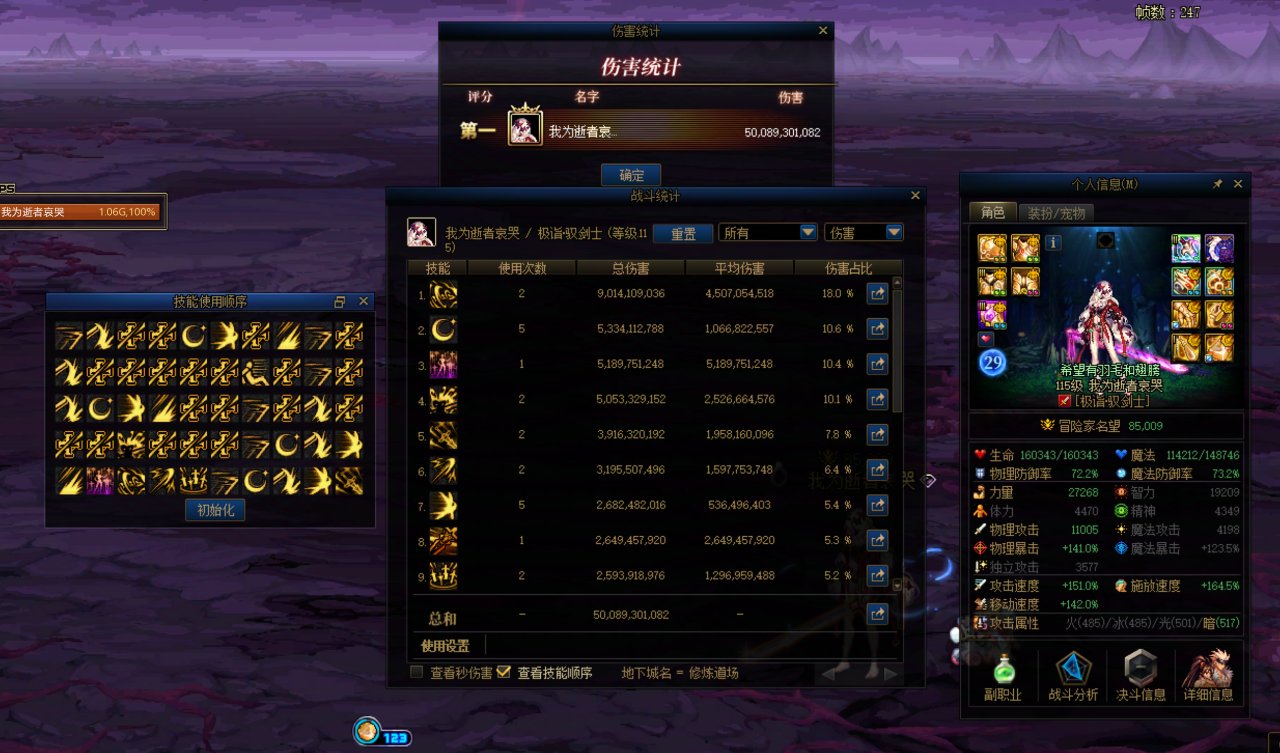Viewport: 1280px width, 753px height.
Task: Click the 重置 reset button in battle statistics
Action: click(684, 232)
